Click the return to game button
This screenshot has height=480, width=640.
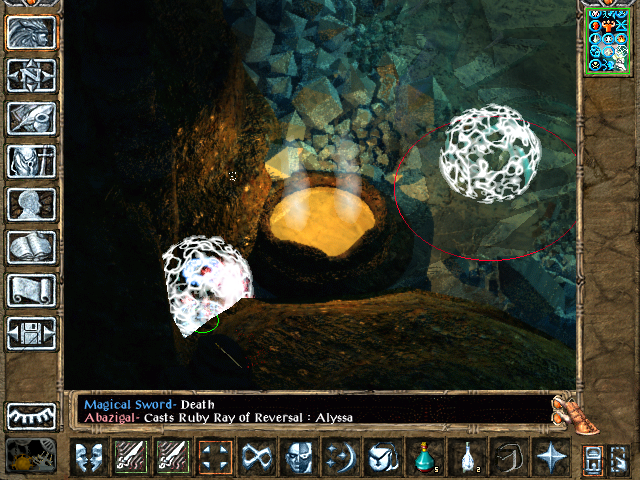[32, 32]
